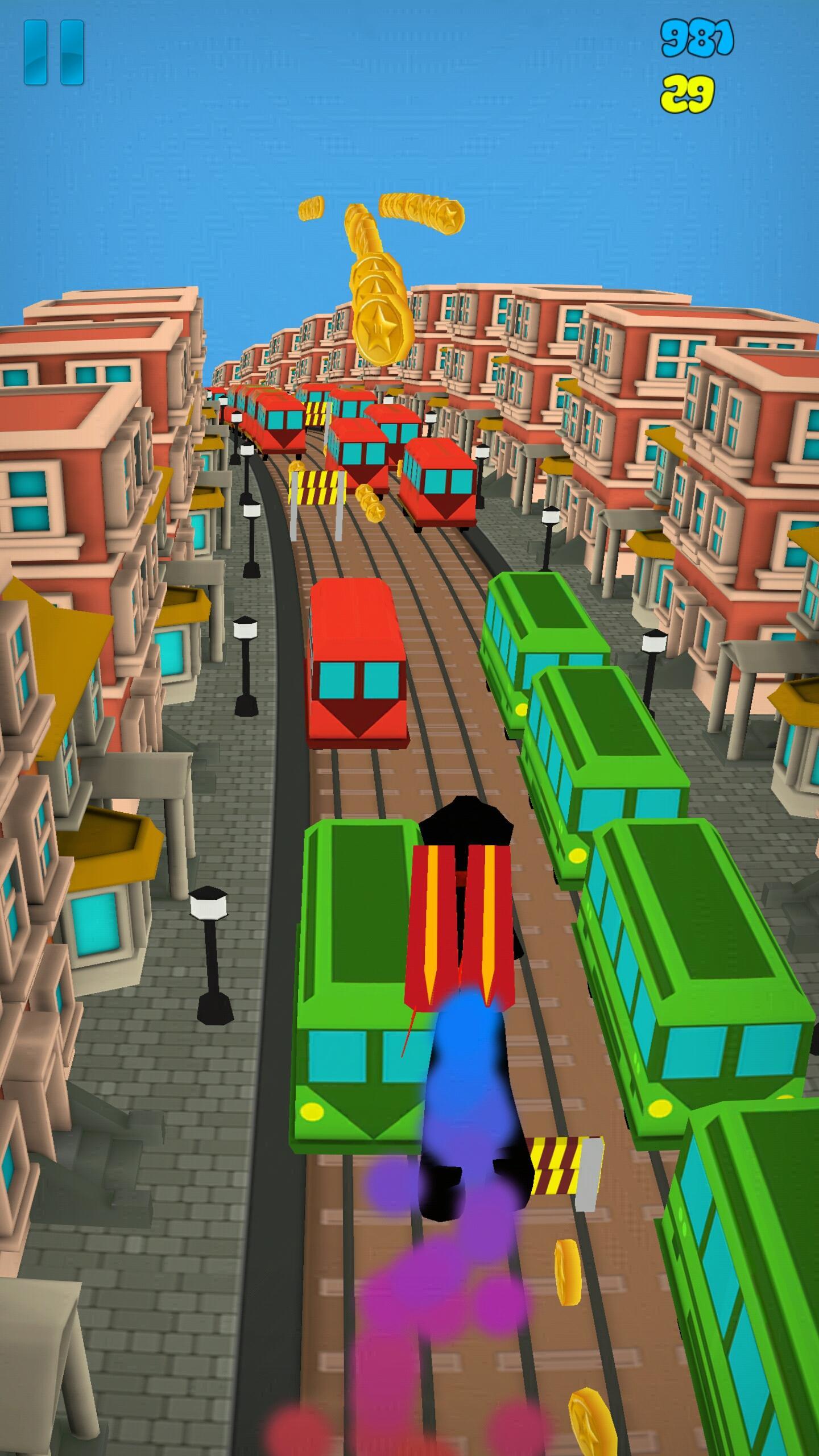Screen dimensions: 819x1456
Task: Tap the pause icon in the top-left corner
Action: pos(54,51)
